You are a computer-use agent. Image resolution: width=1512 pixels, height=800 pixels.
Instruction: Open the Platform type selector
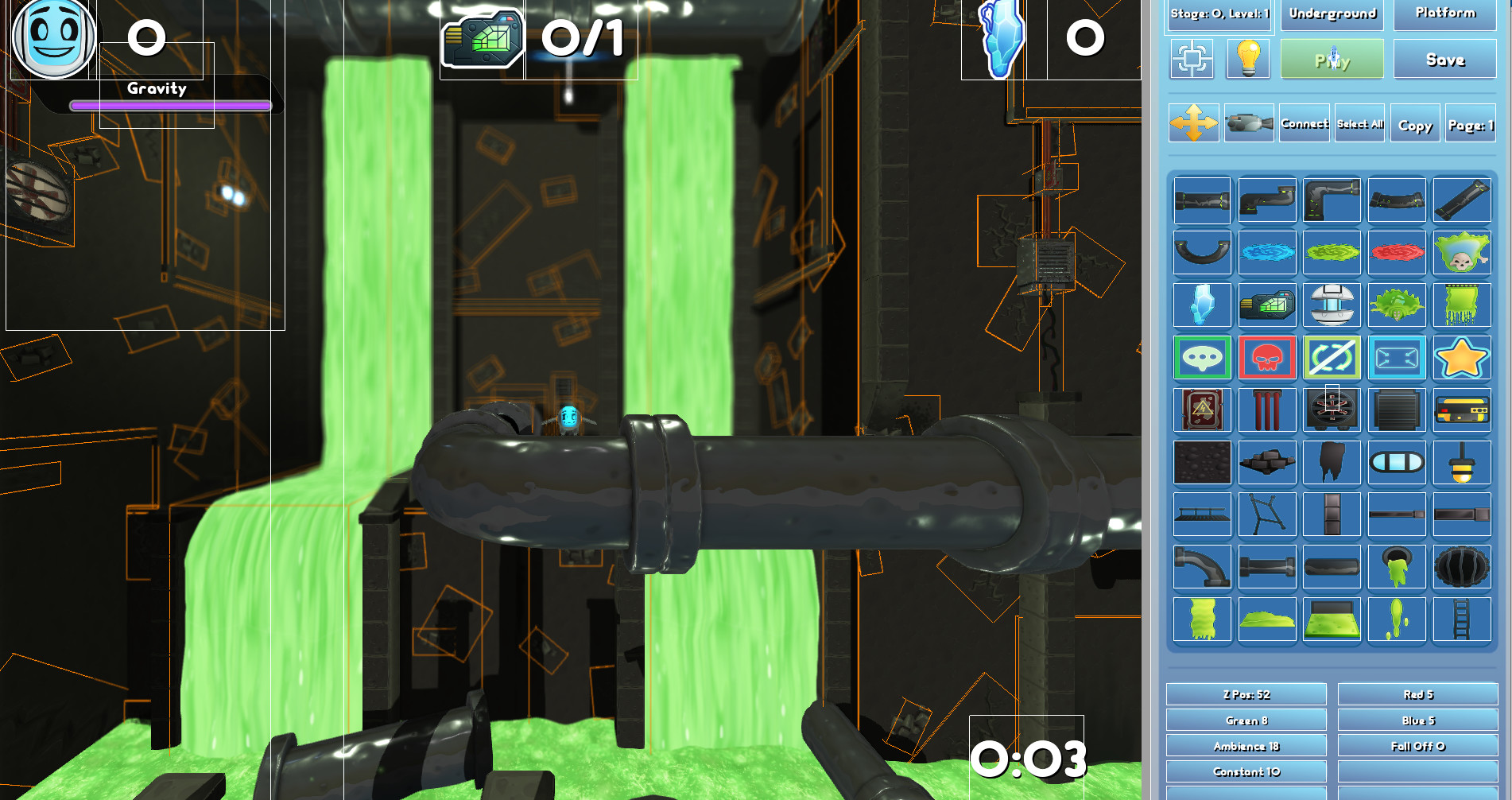(1444, 14)
